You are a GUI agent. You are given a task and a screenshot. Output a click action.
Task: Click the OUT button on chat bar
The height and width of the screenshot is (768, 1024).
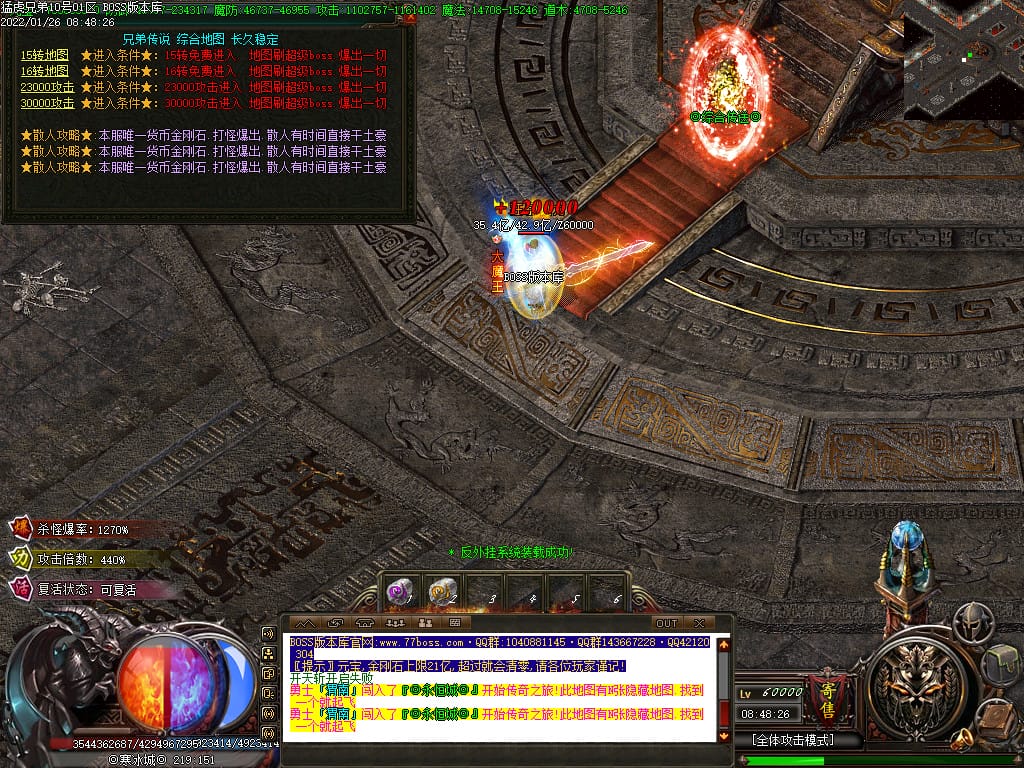666,623
